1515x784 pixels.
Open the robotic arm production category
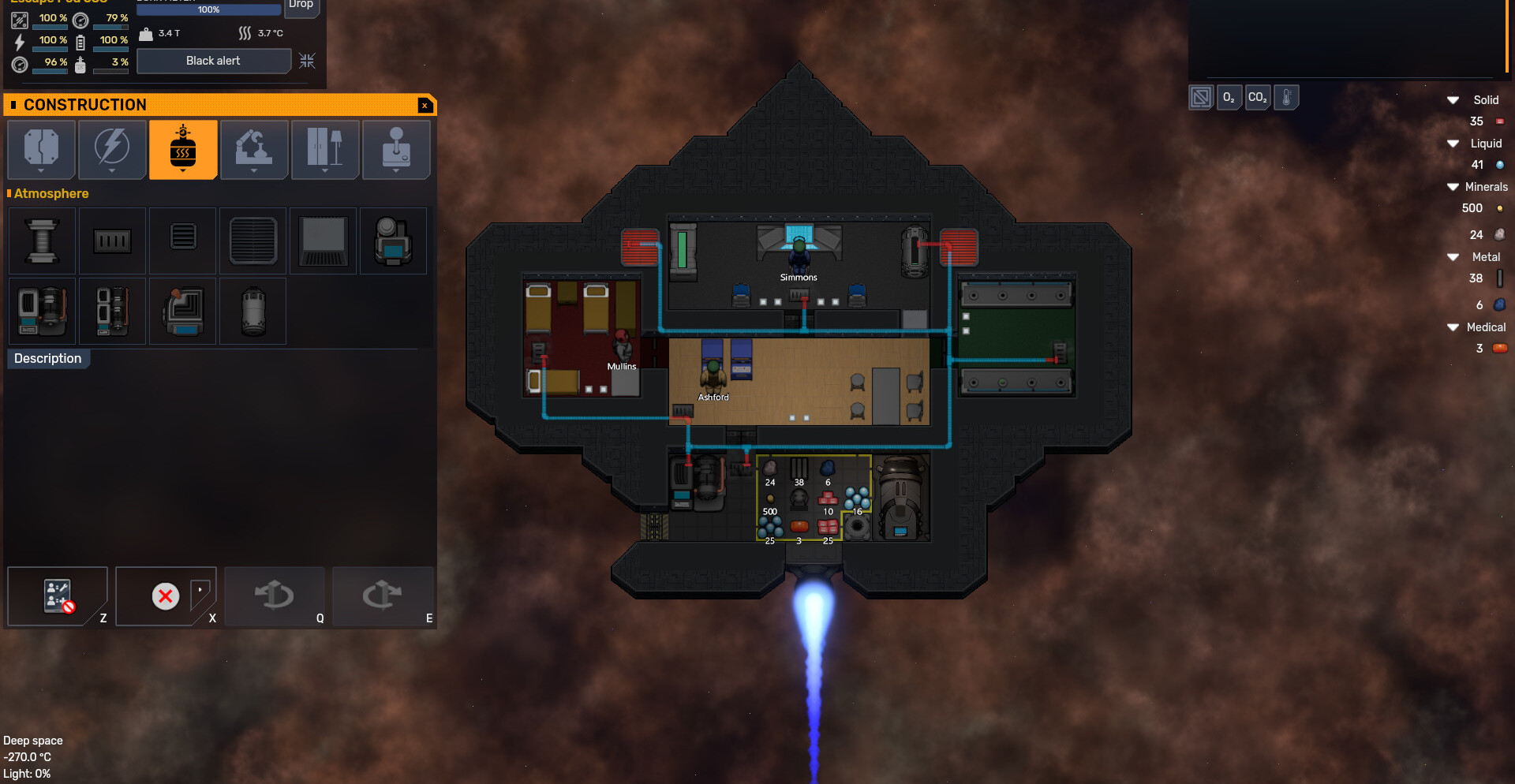254,149
